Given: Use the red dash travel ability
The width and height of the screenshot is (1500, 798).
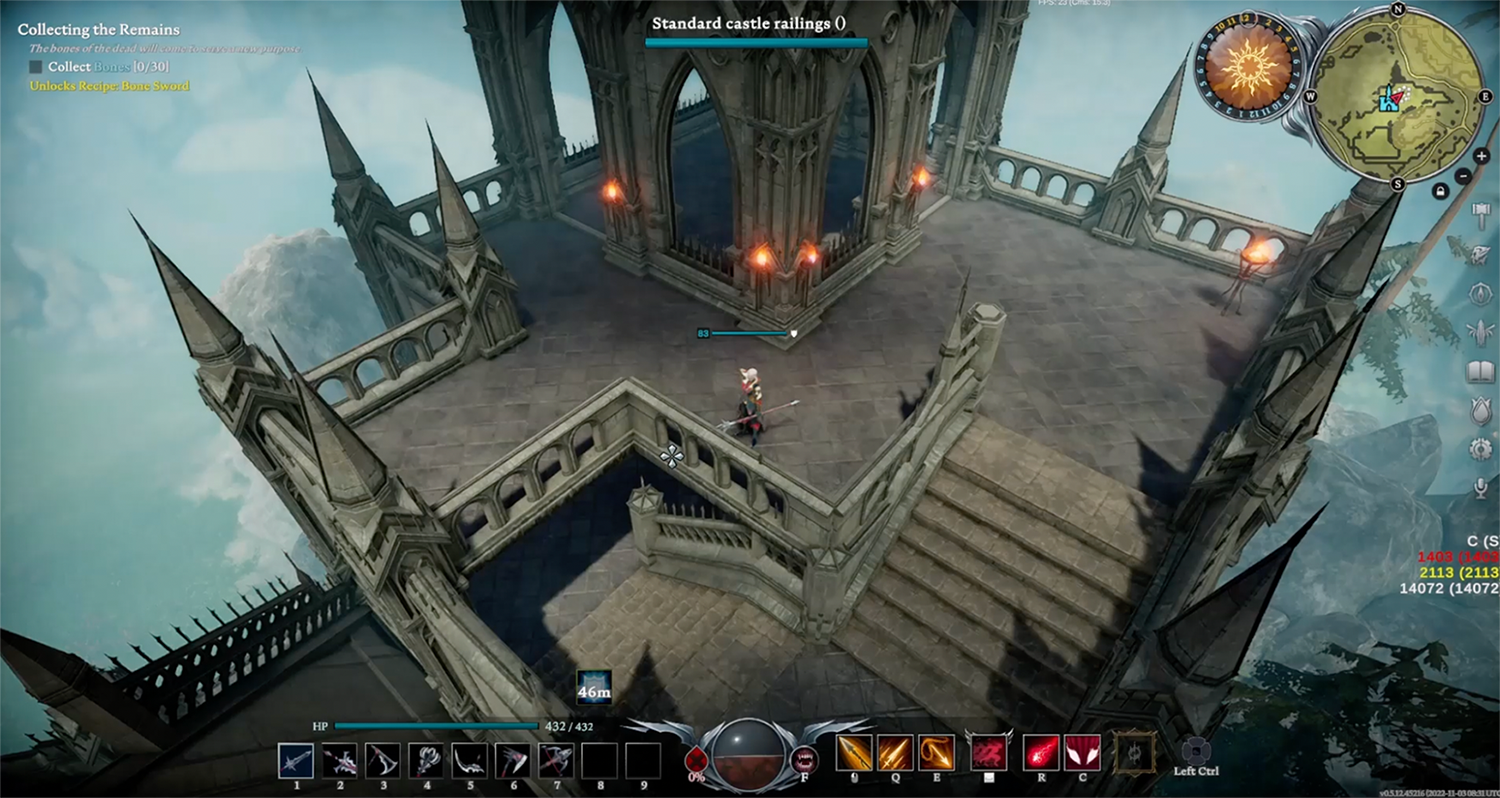Looking at the screenshot, I should coord(989,753).
